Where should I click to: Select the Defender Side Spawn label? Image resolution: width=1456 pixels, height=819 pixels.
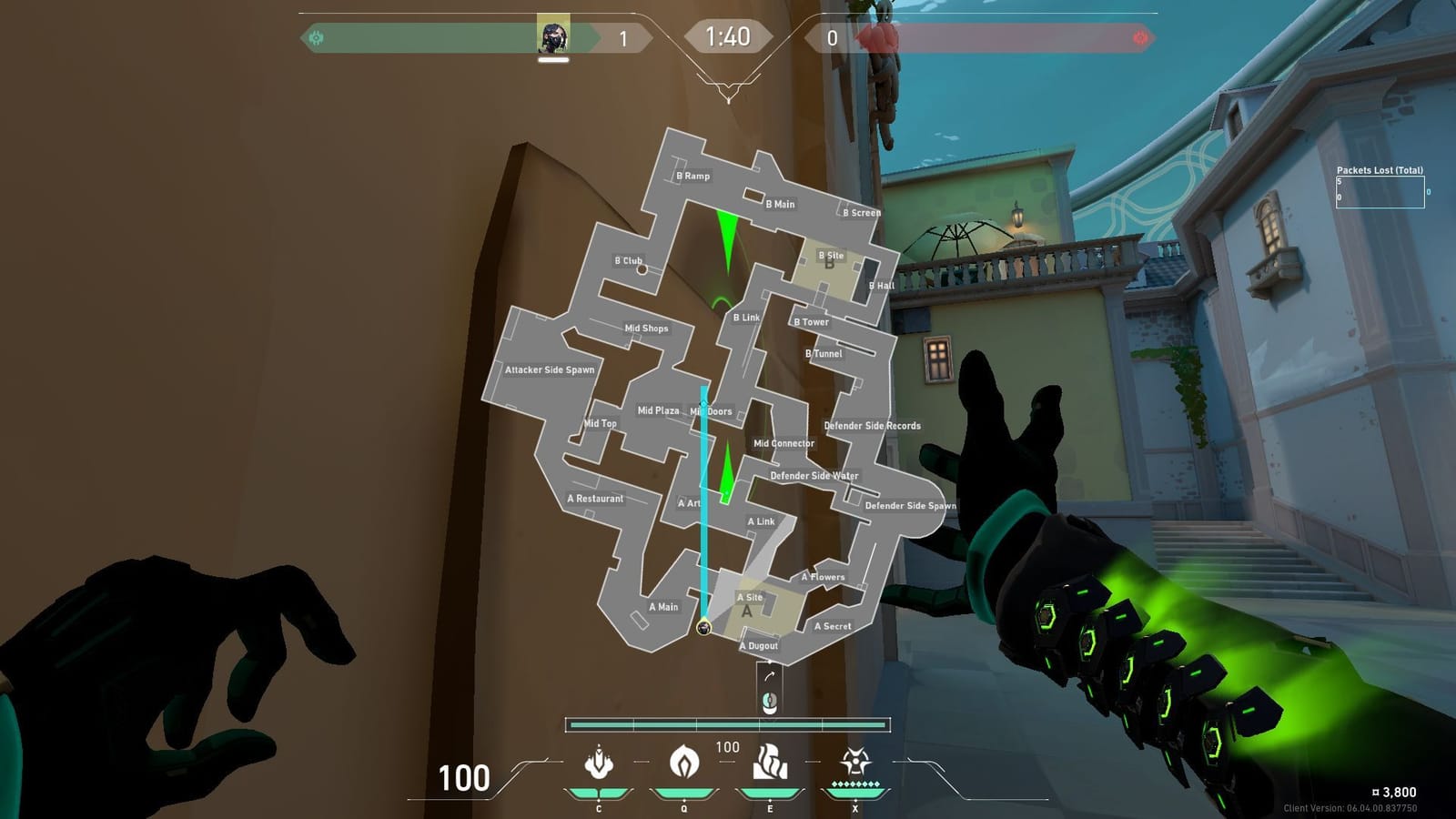click(911, 503)
